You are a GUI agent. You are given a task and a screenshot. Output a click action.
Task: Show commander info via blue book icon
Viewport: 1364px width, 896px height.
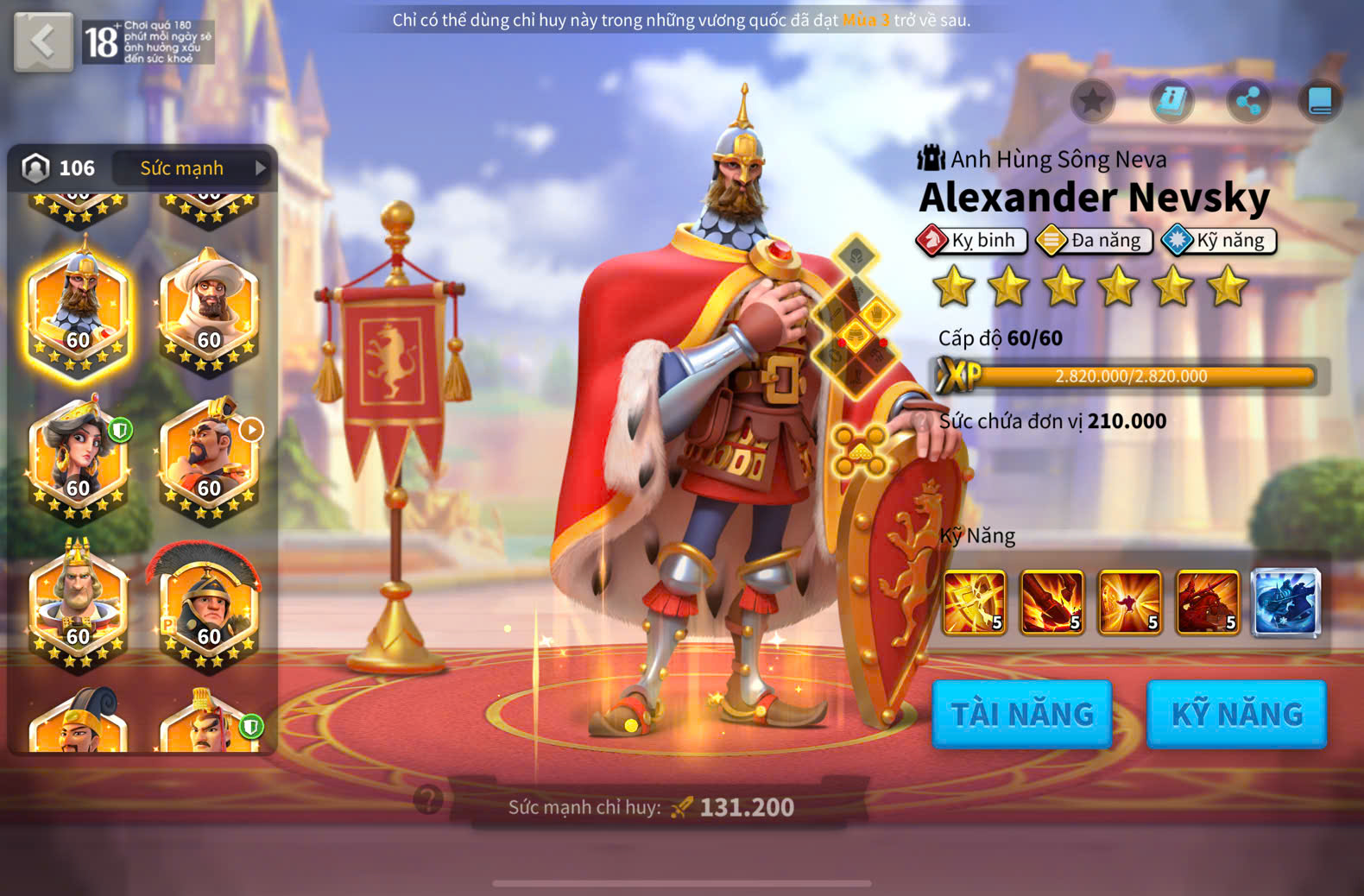1171,101
